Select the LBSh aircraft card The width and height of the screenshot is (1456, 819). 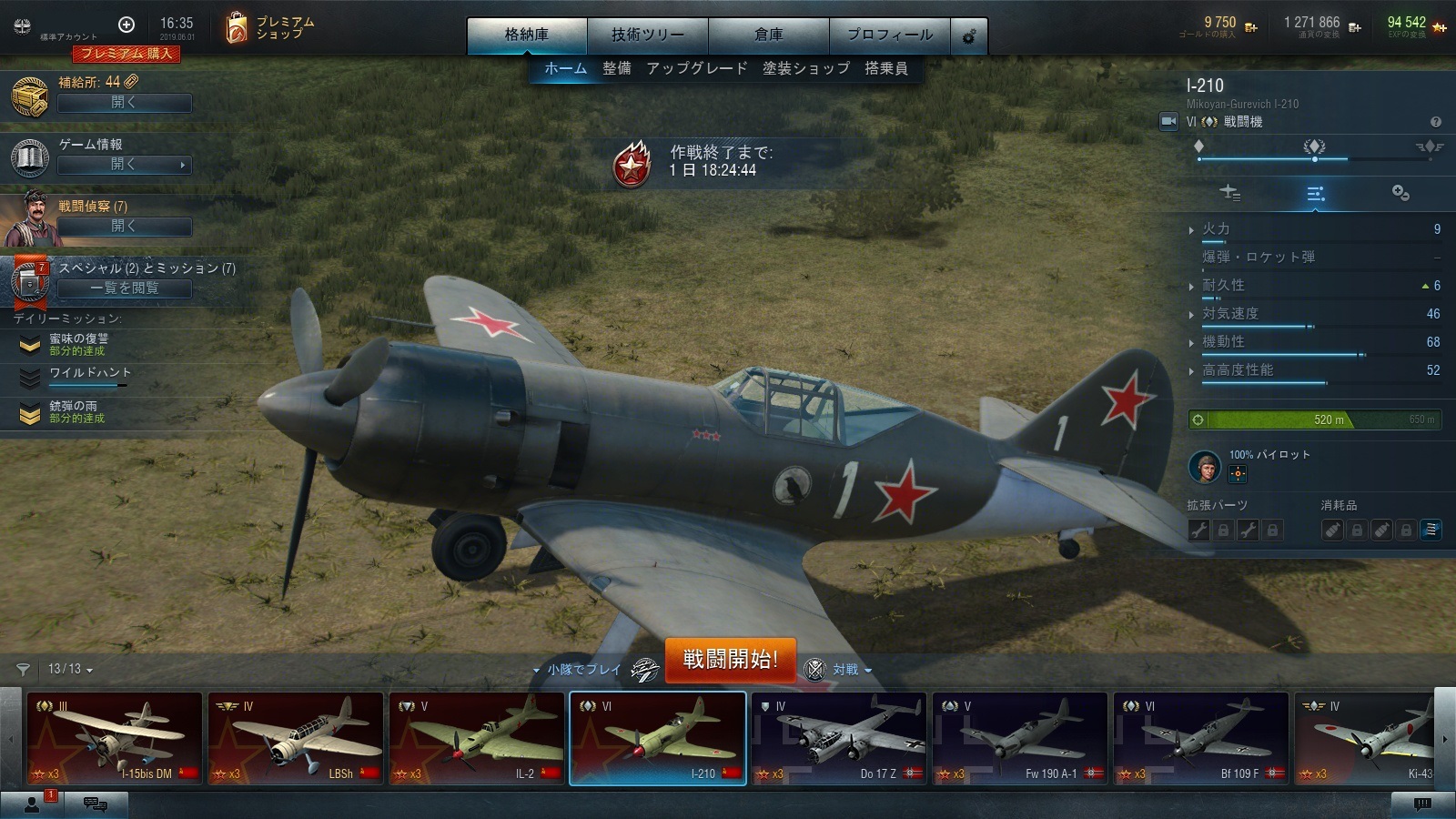[x=295, y=738]
